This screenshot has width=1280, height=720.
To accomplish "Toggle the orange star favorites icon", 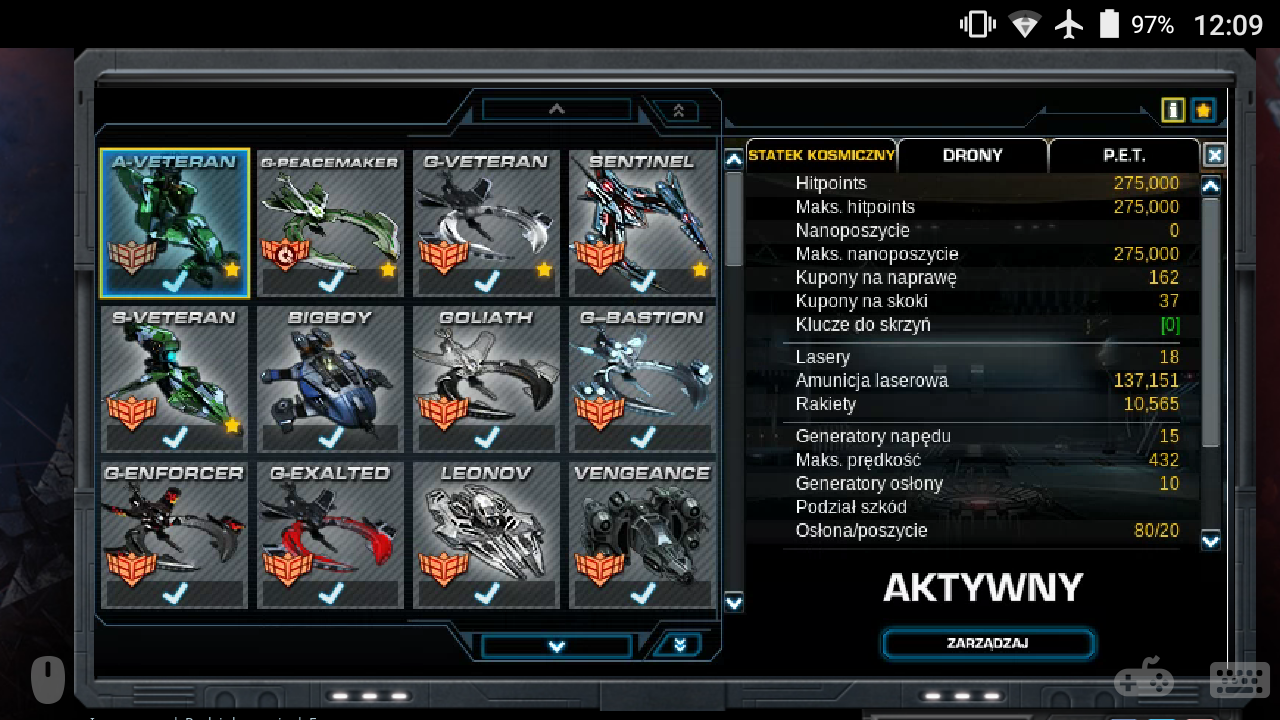I will pos(1203,110).
